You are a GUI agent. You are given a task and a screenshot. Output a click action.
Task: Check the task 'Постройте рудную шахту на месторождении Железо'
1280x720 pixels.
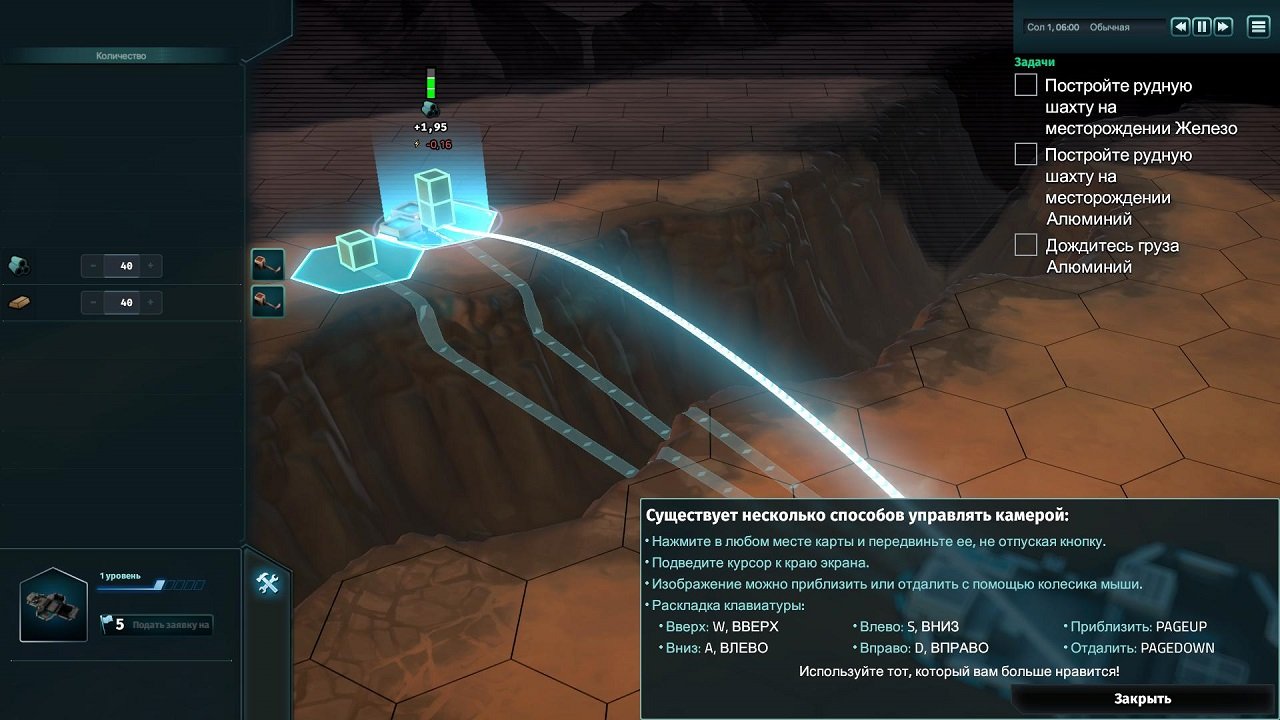point(1025,85)
